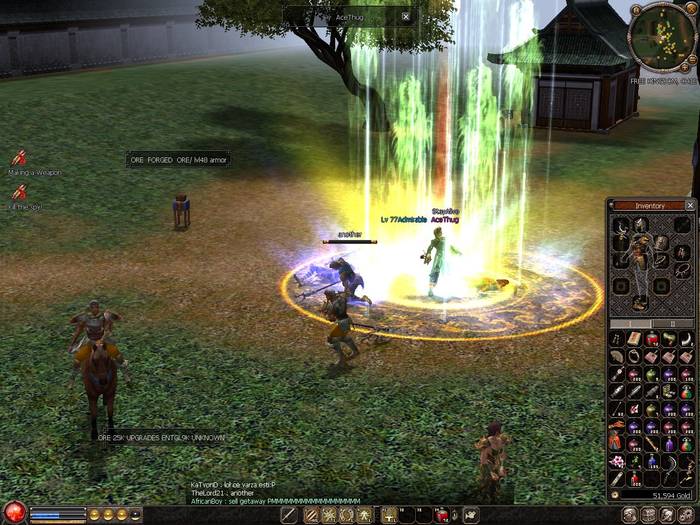This screenshot has width=700, height=525.
Task: Open the Kill The Spy quest scroll
Action: coord(19,192)
